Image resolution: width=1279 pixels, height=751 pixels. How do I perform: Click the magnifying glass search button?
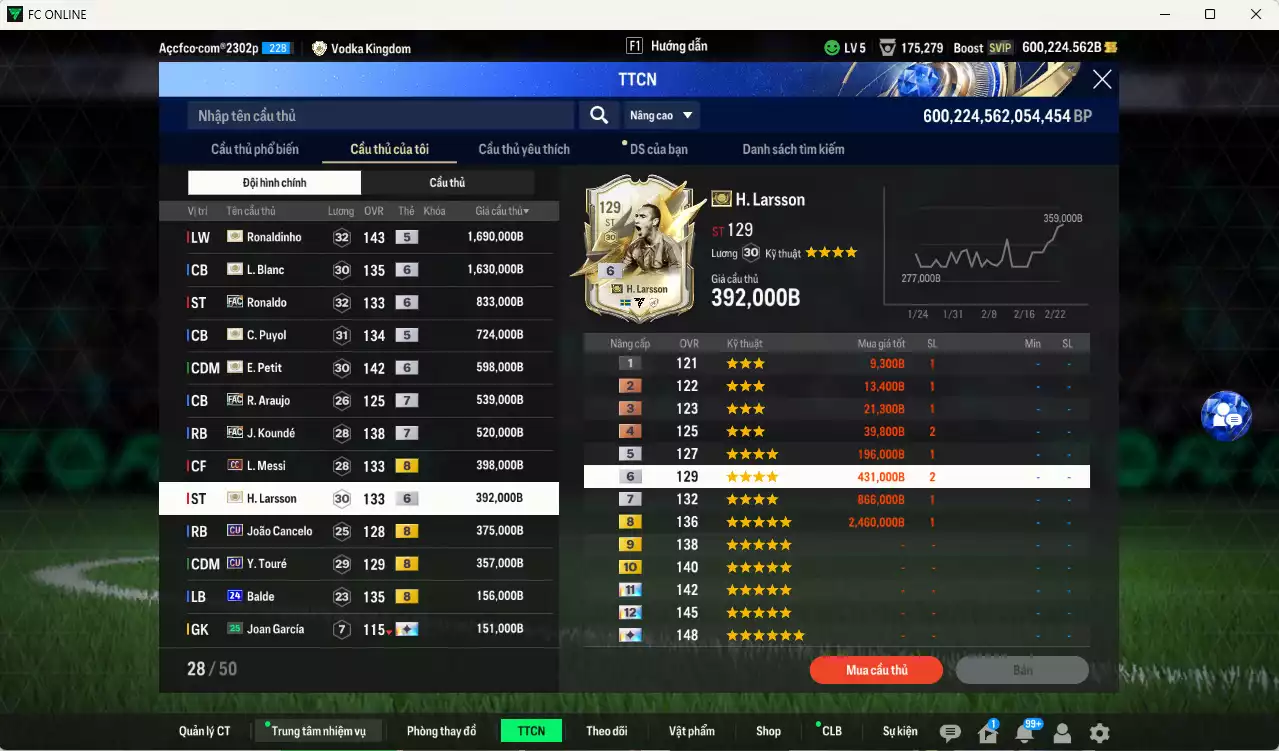599,116
